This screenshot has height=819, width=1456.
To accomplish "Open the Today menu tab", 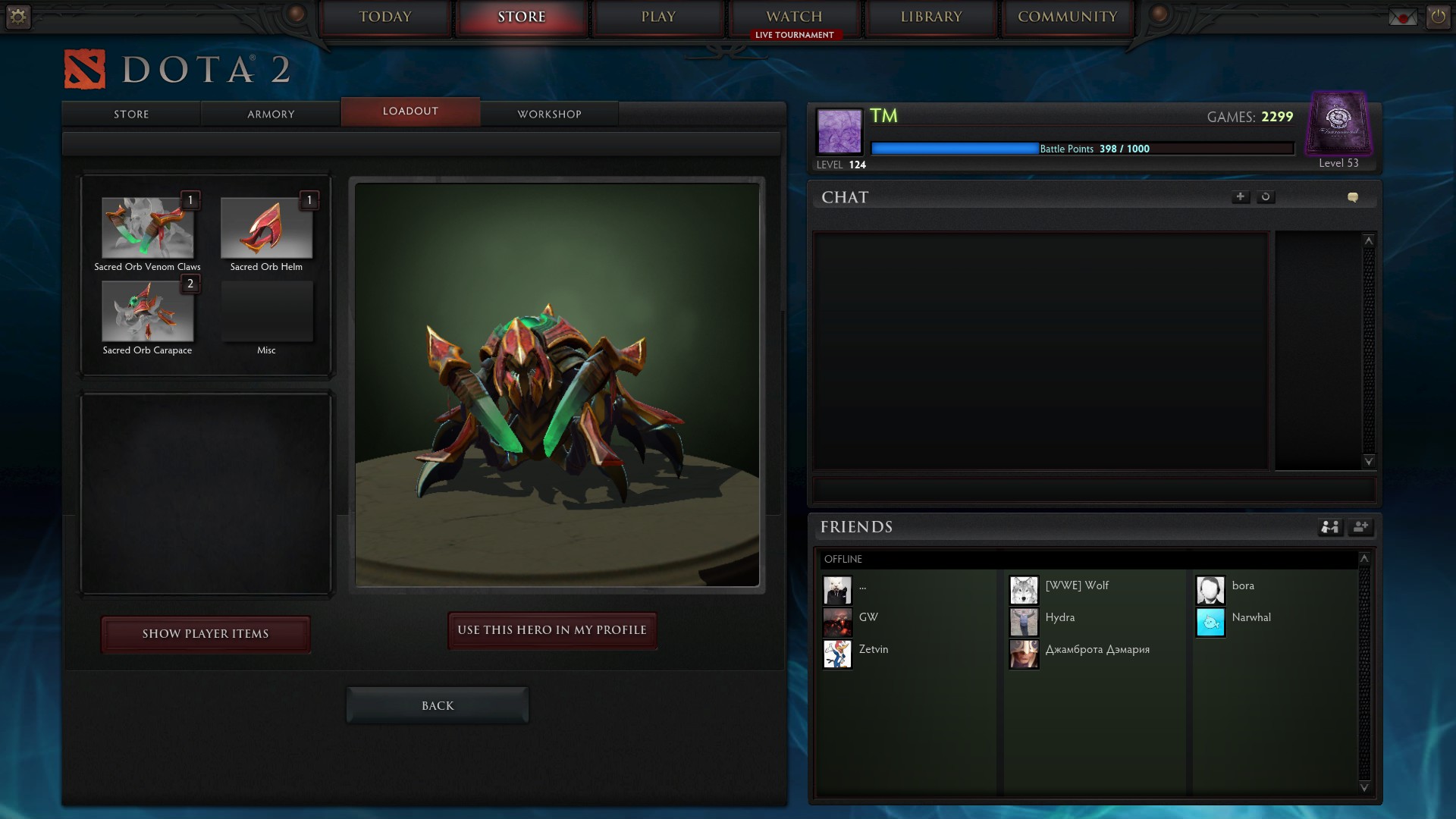I will point(385,17).
